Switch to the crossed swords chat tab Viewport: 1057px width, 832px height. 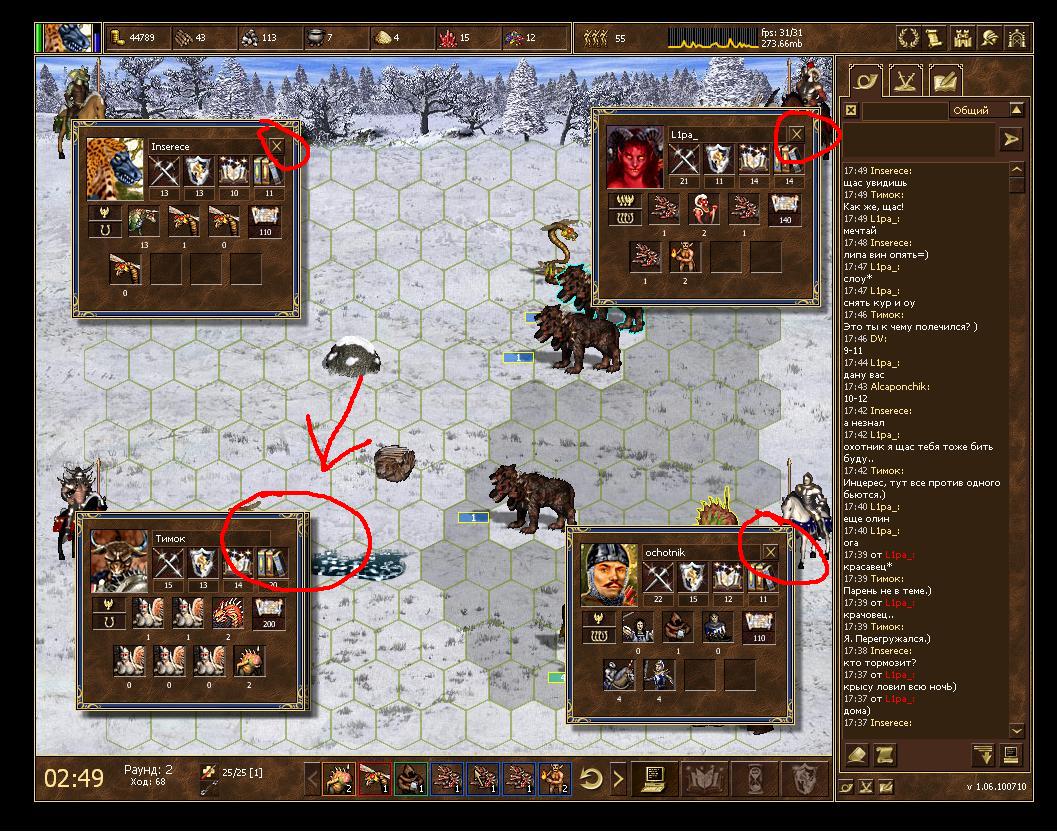tap(906, 79)
